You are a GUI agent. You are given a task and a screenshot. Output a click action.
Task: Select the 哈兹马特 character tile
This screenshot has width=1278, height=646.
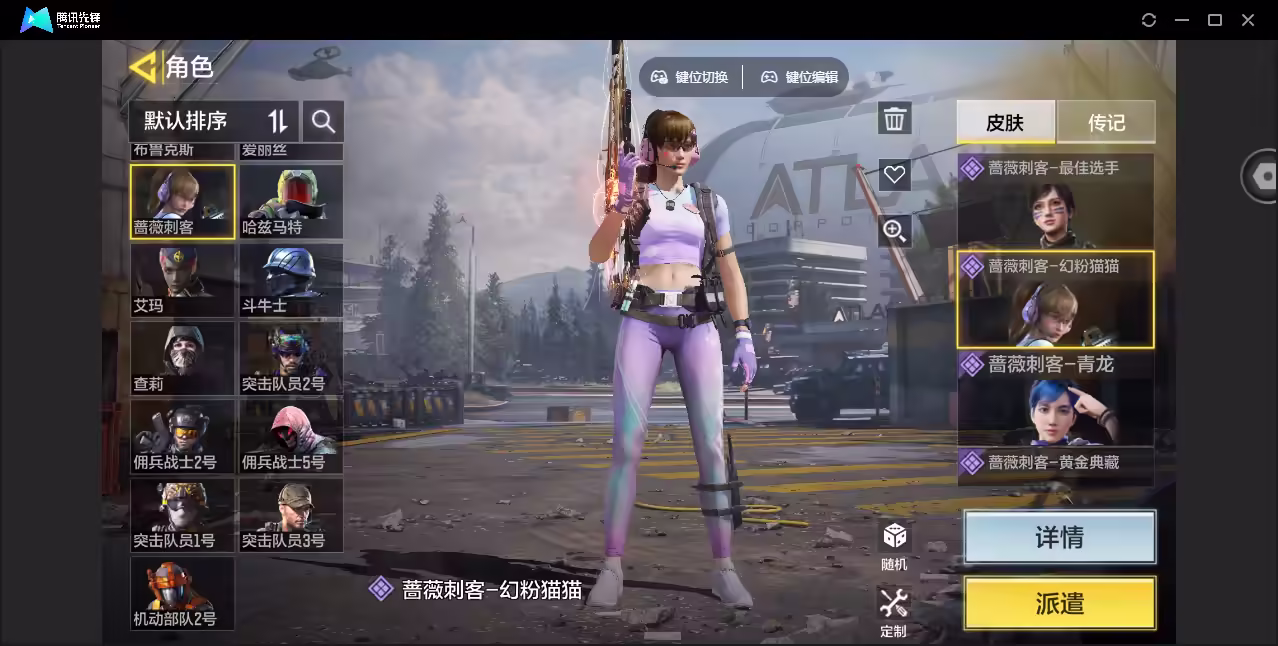(291, 201)
